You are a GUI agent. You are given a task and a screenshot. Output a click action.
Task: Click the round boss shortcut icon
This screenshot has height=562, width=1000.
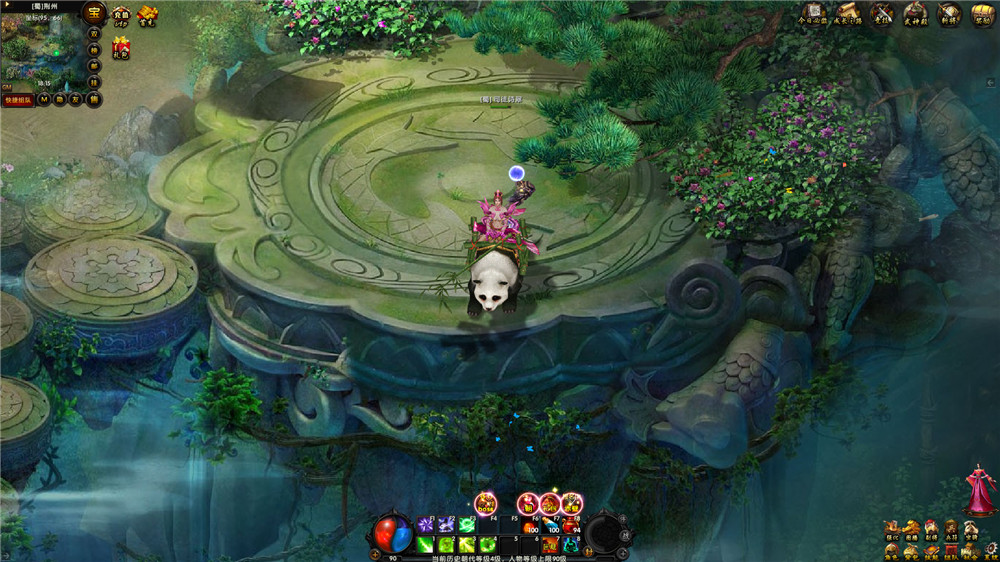[x=486, y=503]
